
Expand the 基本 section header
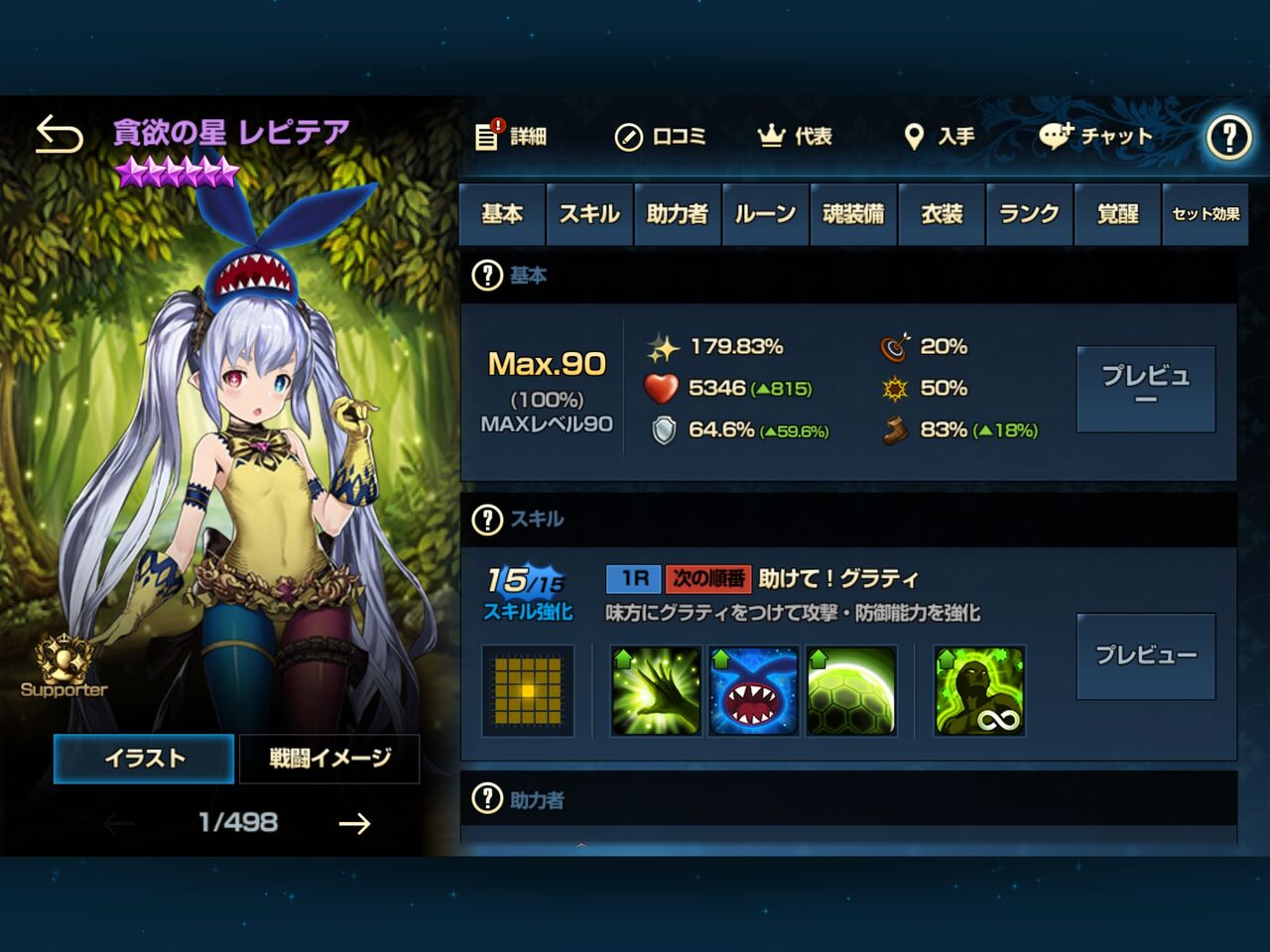point(487,276)
